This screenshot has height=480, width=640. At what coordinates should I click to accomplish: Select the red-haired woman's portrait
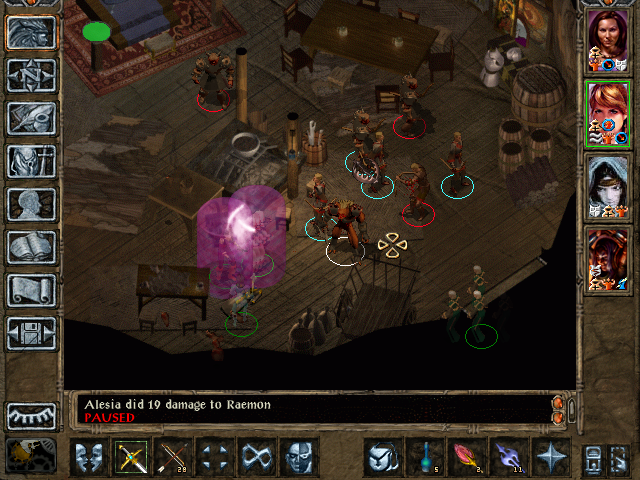[x=607, y=113]
